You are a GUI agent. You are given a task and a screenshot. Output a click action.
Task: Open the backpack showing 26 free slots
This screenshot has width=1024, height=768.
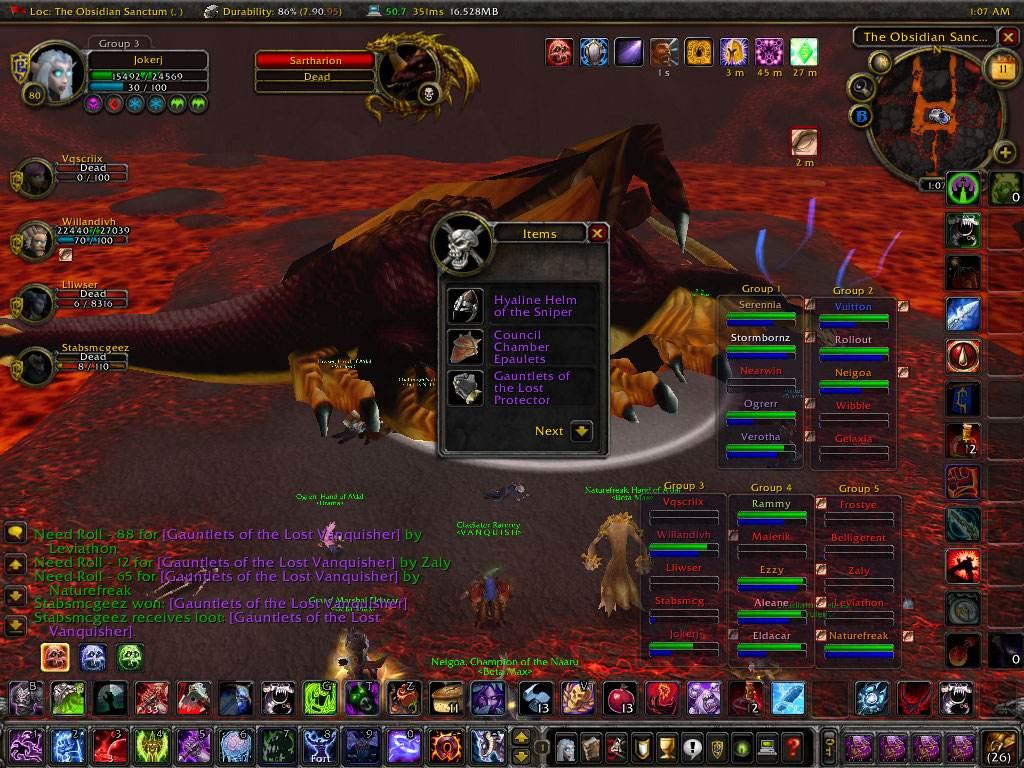[999, 745]
